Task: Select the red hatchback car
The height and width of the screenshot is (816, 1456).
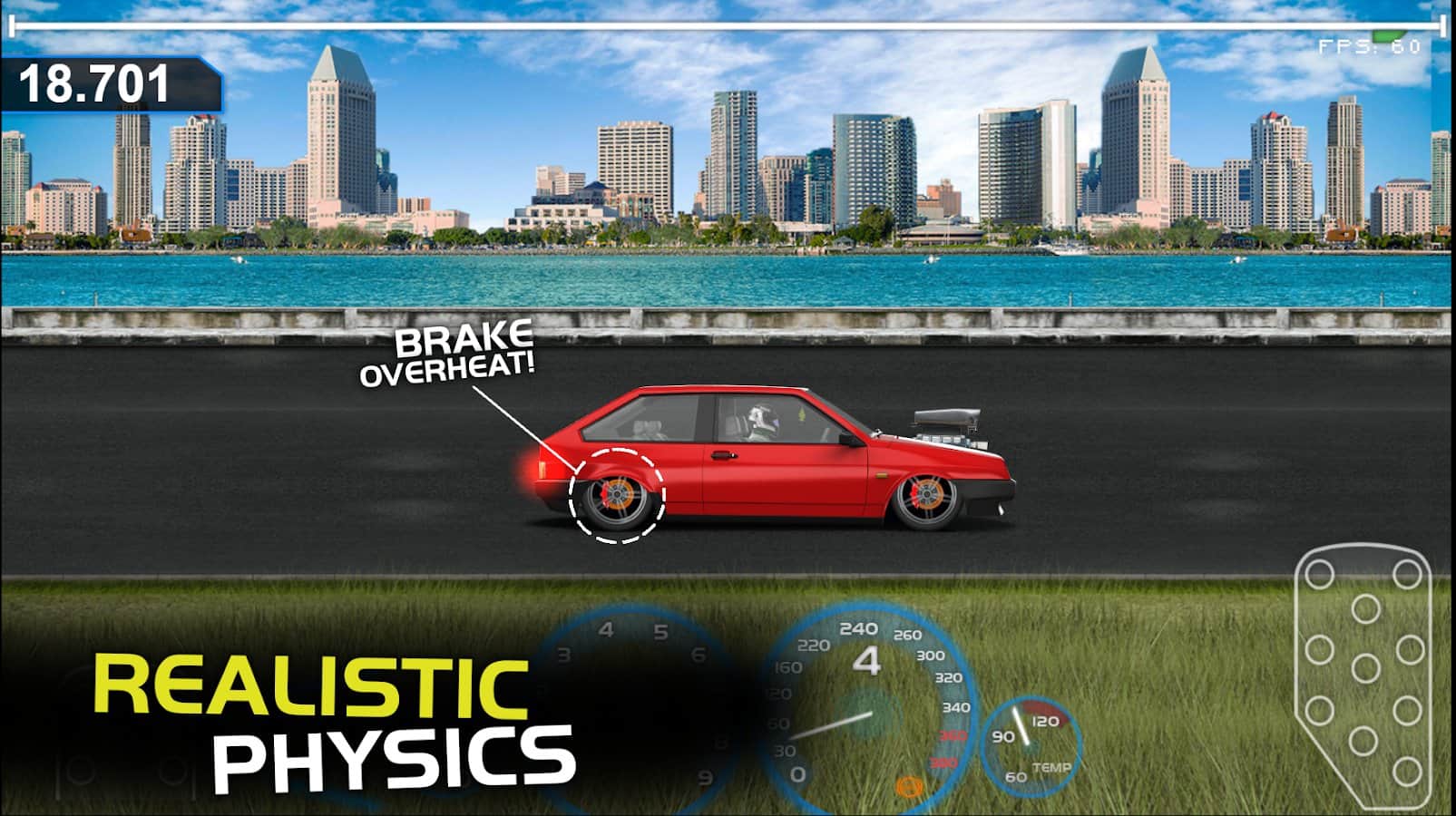Action: click(x=771, y=462)
